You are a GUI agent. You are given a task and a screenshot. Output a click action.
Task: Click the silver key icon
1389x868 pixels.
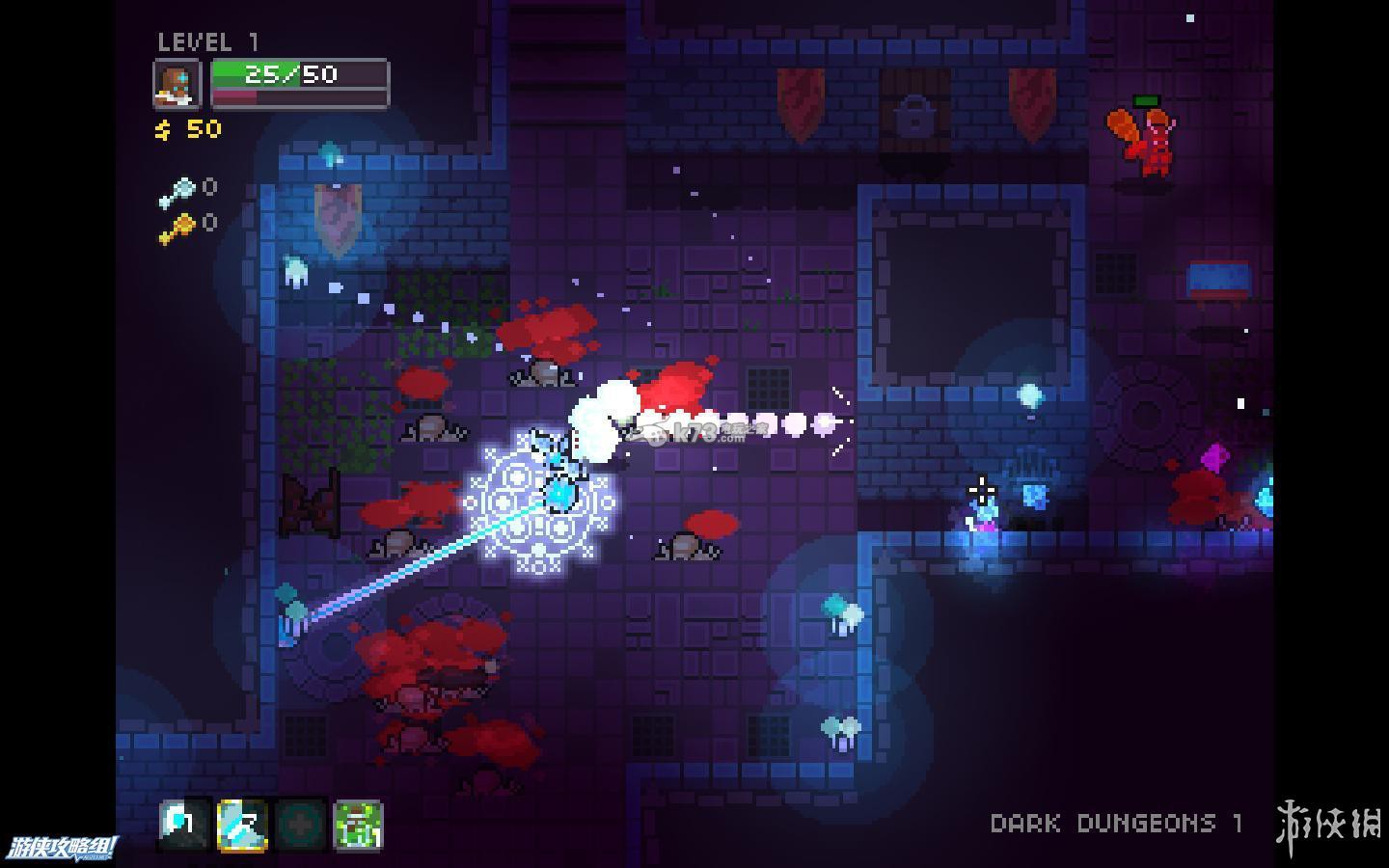click(177, 193)
